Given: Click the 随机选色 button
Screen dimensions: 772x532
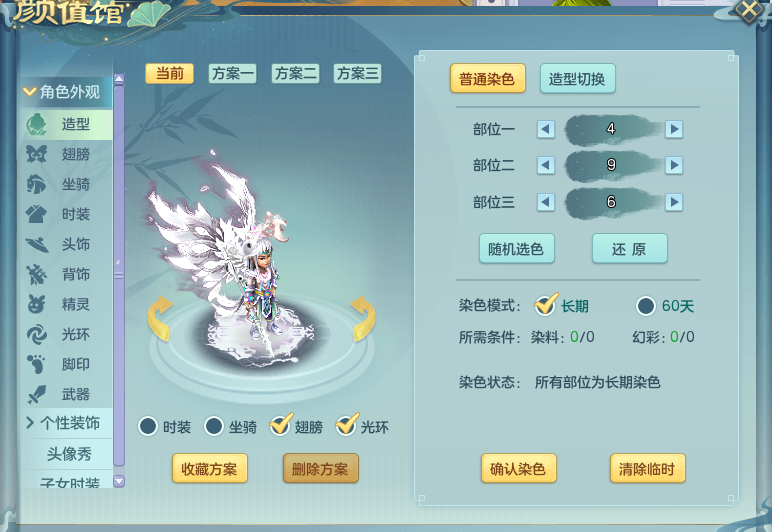Looking at the screenshot, I should tap(517, 249).
